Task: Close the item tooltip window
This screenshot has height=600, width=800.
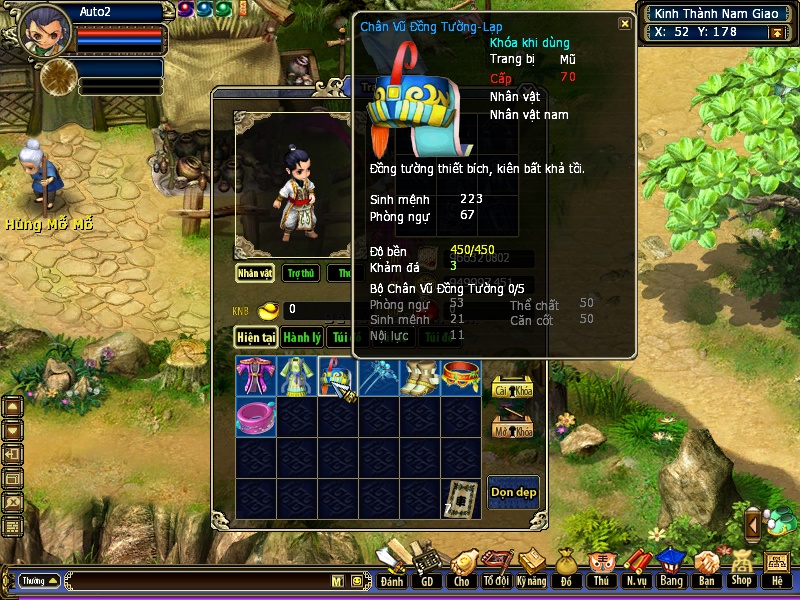Action: (x=625, y=23)
